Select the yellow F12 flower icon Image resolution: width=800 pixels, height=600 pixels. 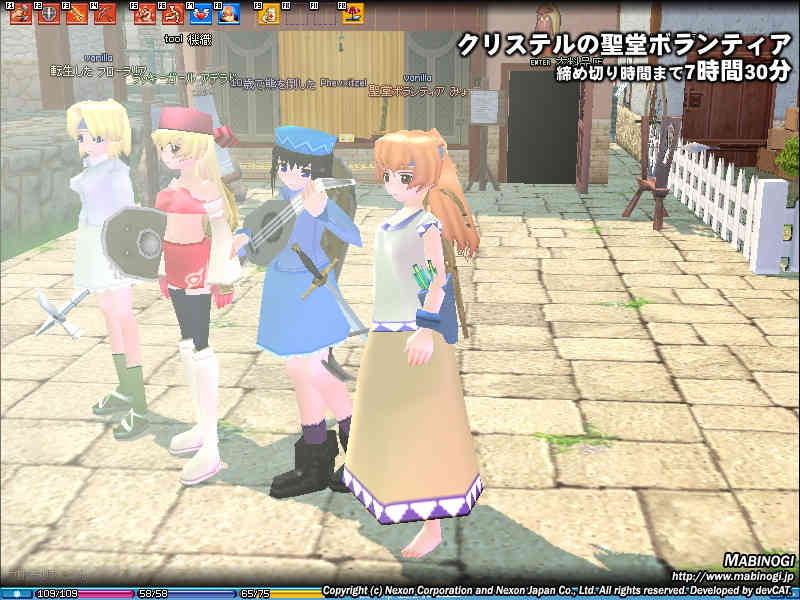[x=352, y=14]
